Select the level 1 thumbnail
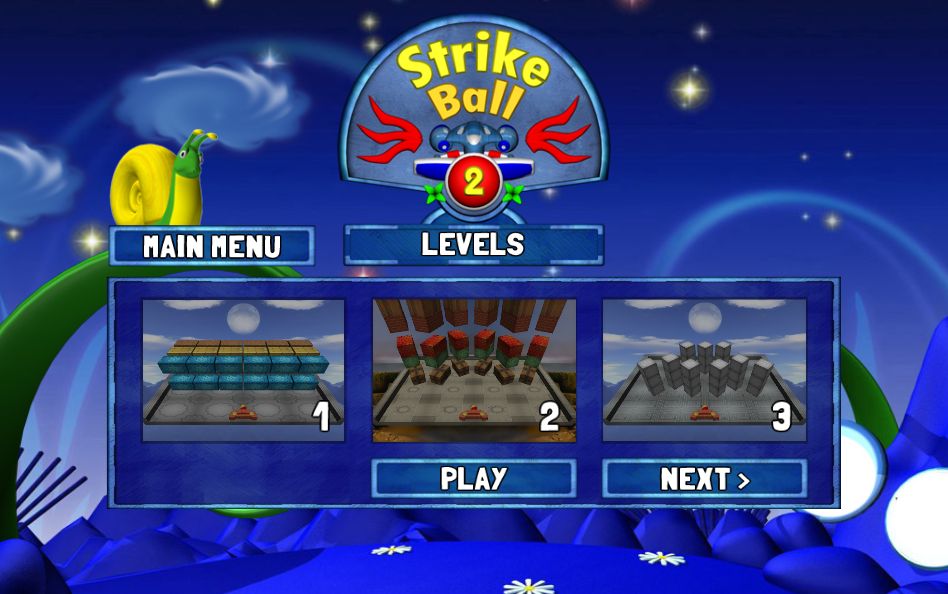 243,370
